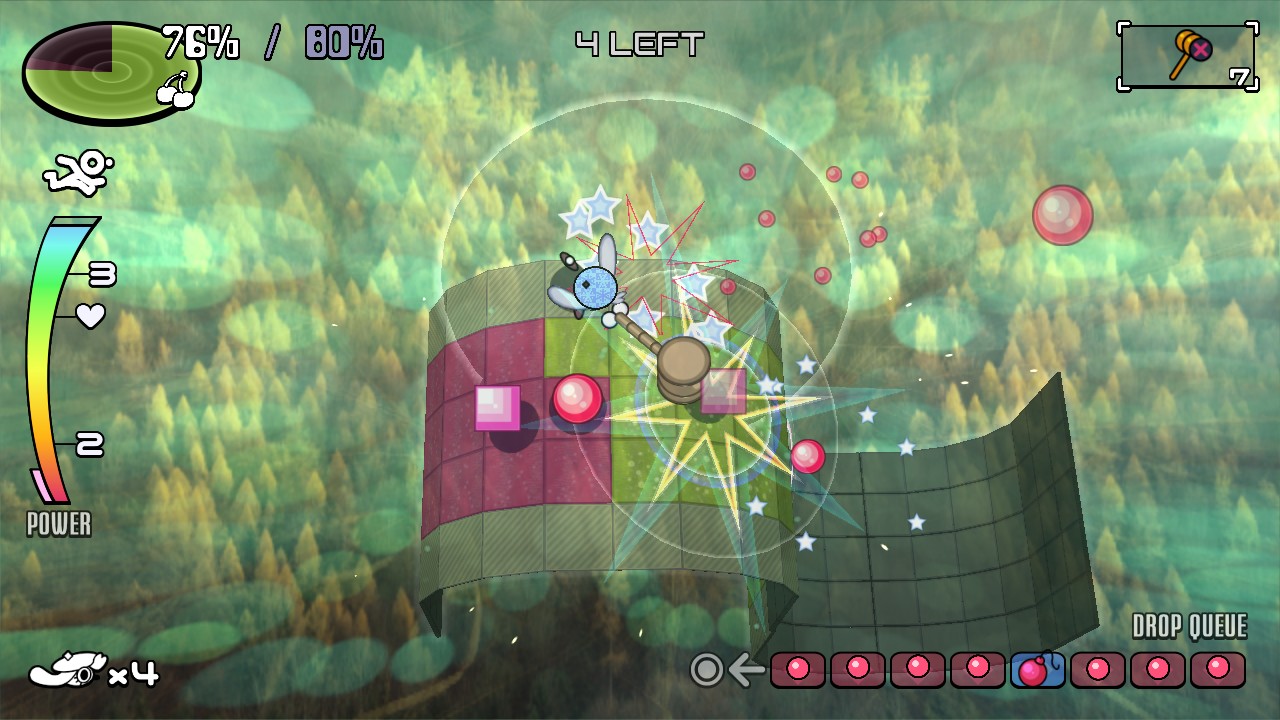
Task: Click the POWER label under the meter
Action: pos(58,525)
